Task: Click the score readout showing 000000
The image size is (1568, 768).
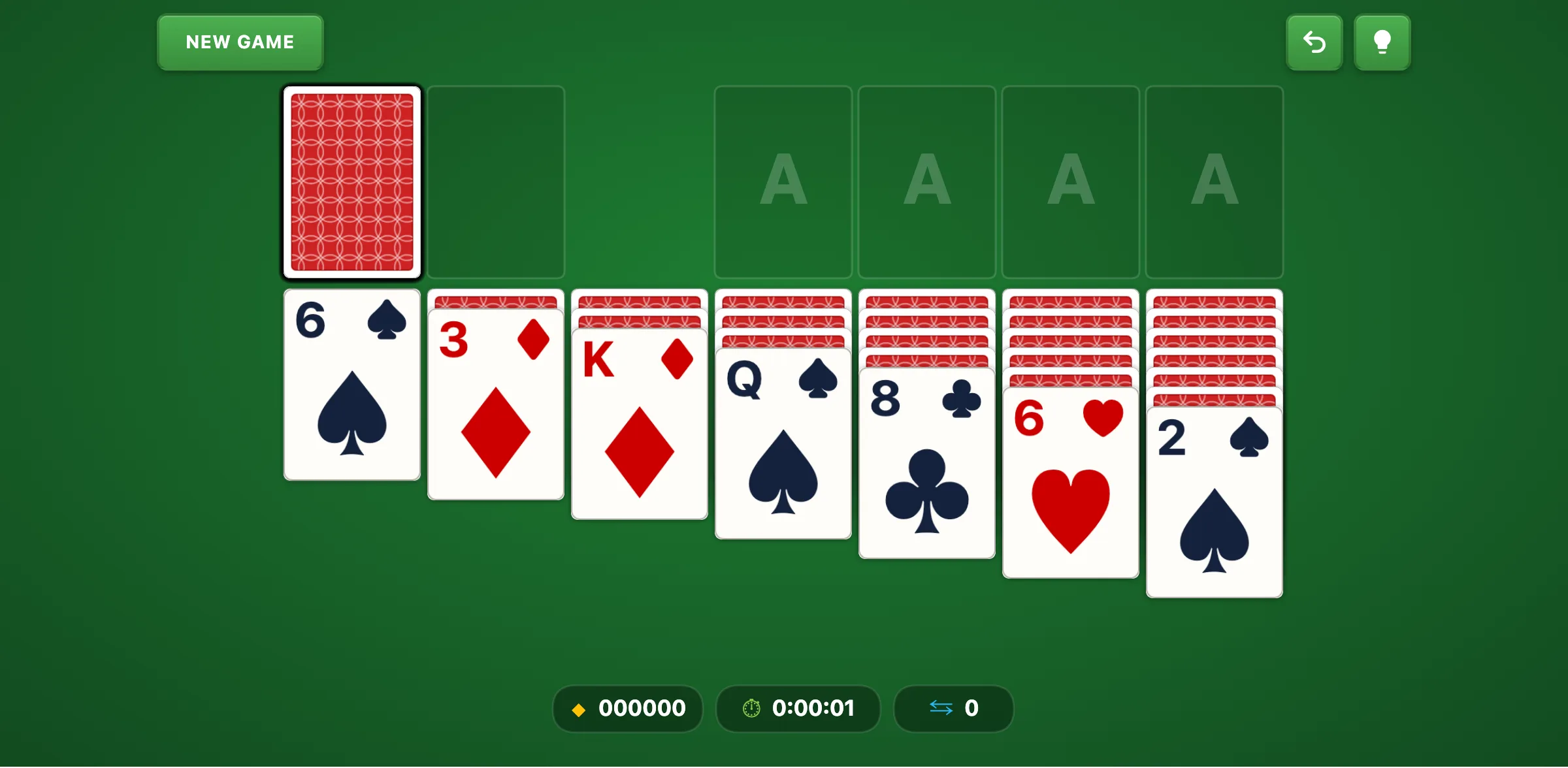Action: tap(641, 709)
